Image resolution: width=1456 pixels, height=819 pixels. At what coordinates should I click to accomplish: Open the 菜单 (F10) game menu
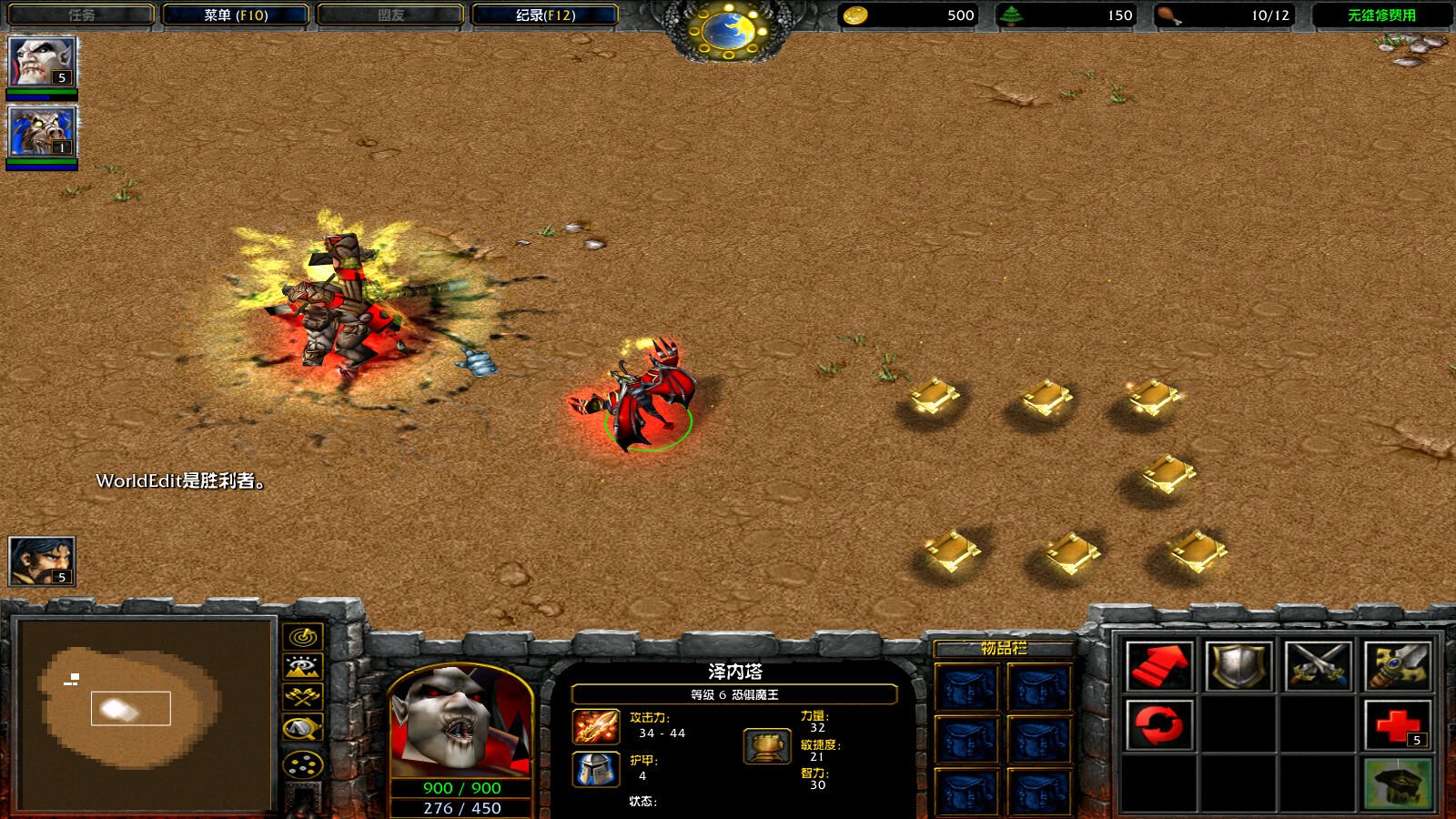[x=236, y=15]
